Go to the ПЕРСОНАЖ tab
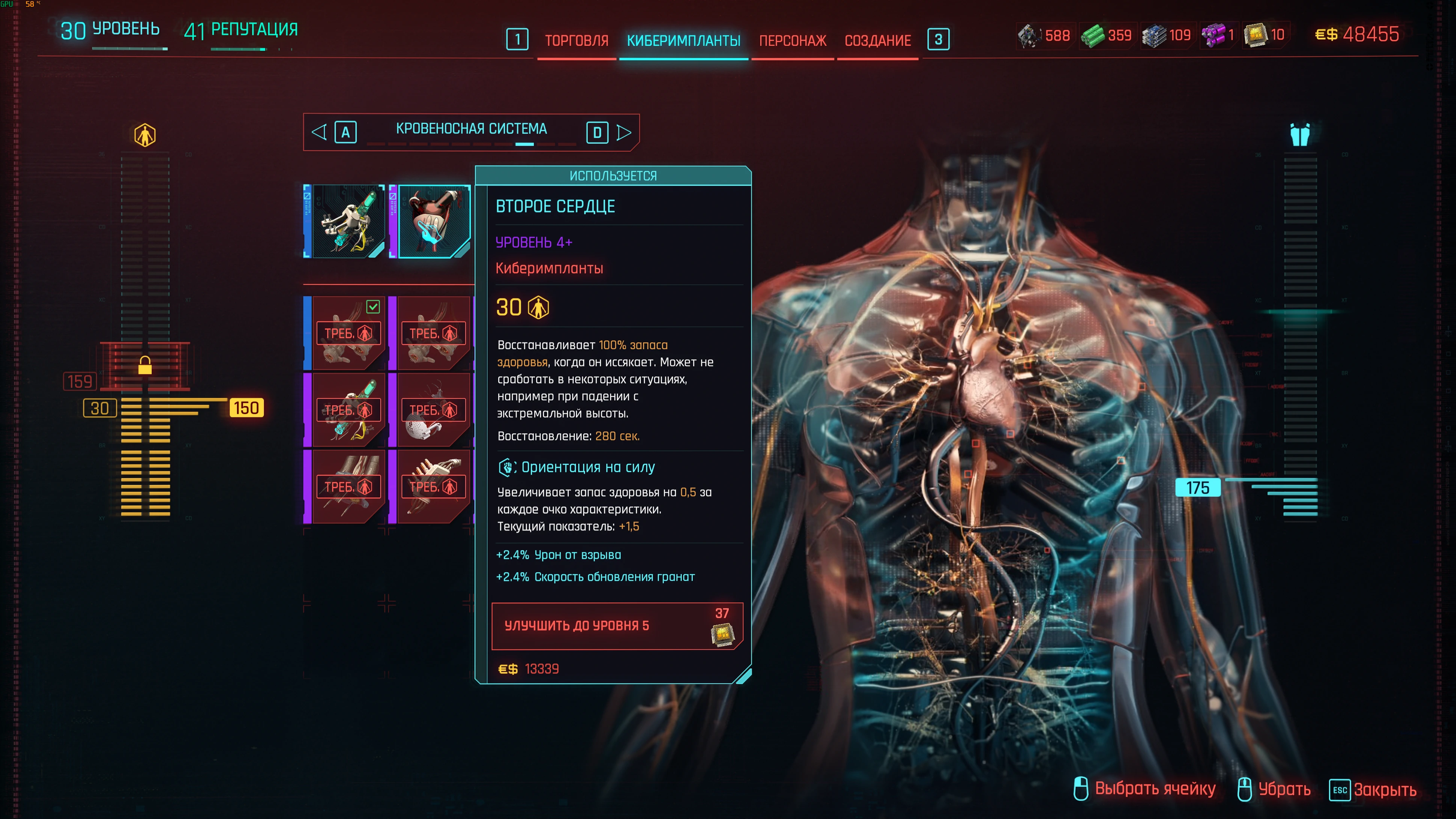Image resolution: width=1456 pixels, height=819 pixels. click(793, 41)
